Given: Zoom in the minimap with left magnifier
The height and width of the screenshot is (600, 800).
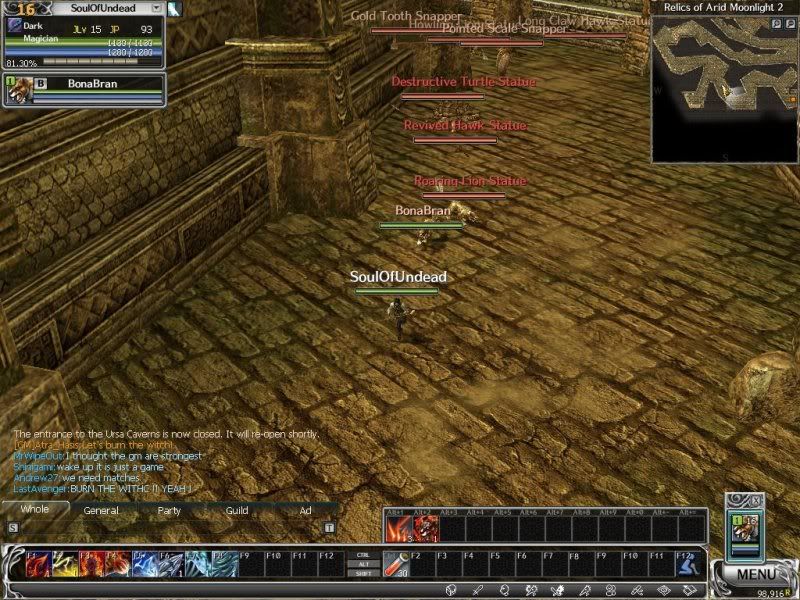Looking at the screenshot, I should (777, 23).
